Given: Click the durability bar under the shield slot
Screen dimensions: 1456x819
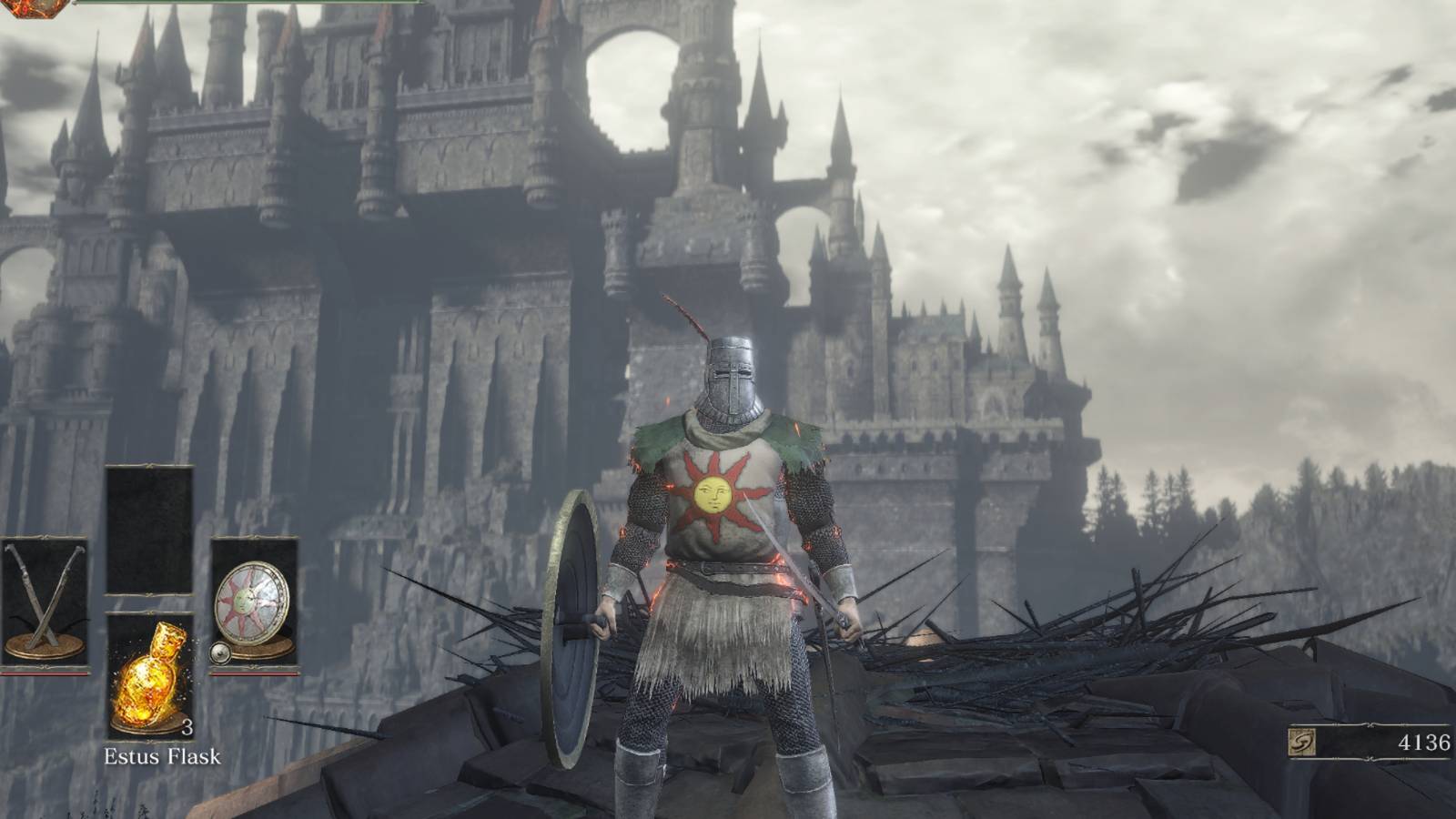Looking at the screenshot, I should pos(253,675).
